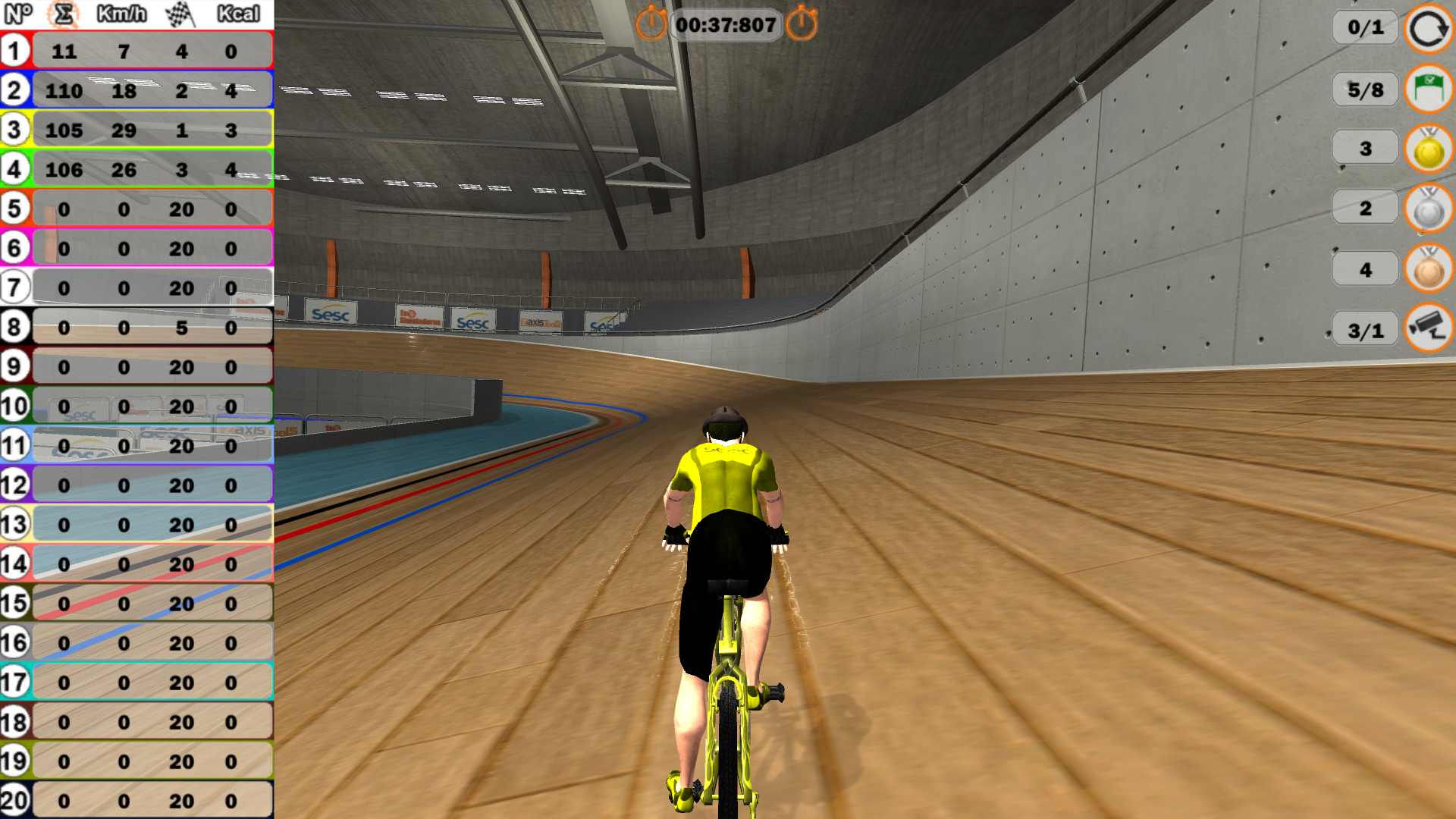Click the green finish gate icon next to 5/8

[x=1427, y=89]
